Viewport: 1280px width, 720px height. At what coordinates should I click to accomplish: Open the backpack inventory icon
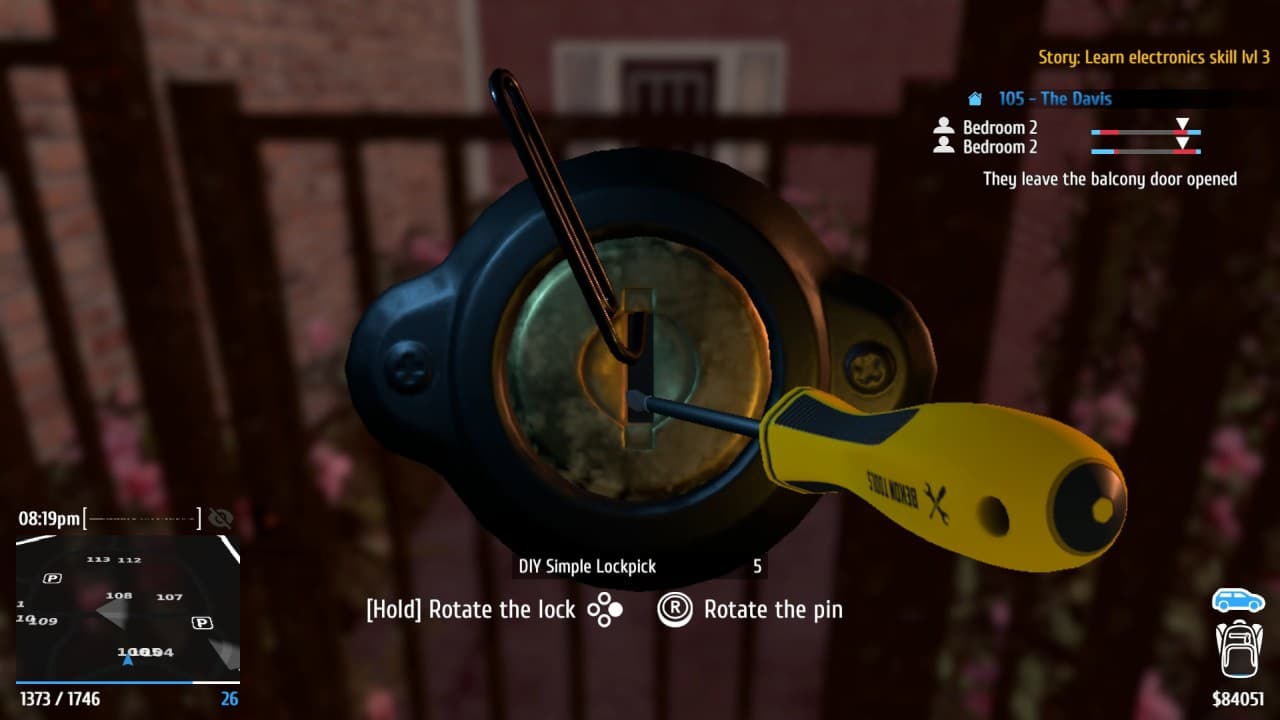pos(1240,651)
